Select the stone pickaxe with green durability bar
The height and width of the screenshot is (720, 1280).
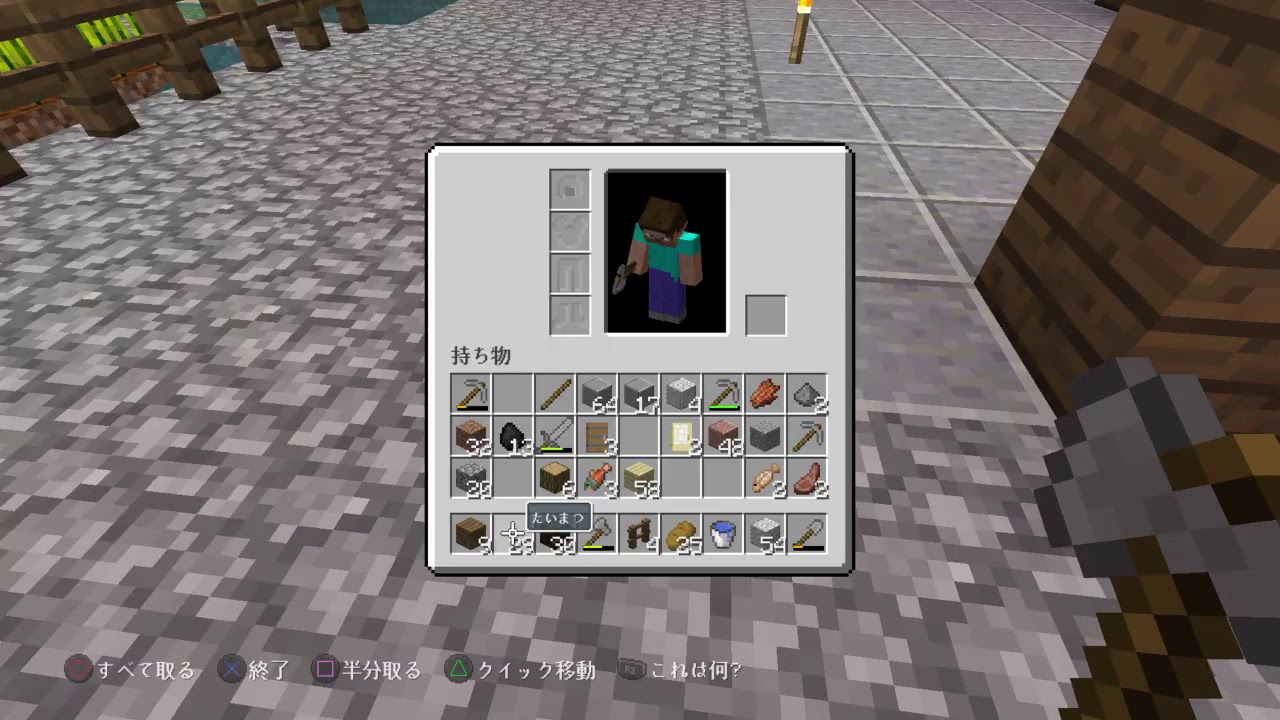pyautogui.click(x=722, y=395)
